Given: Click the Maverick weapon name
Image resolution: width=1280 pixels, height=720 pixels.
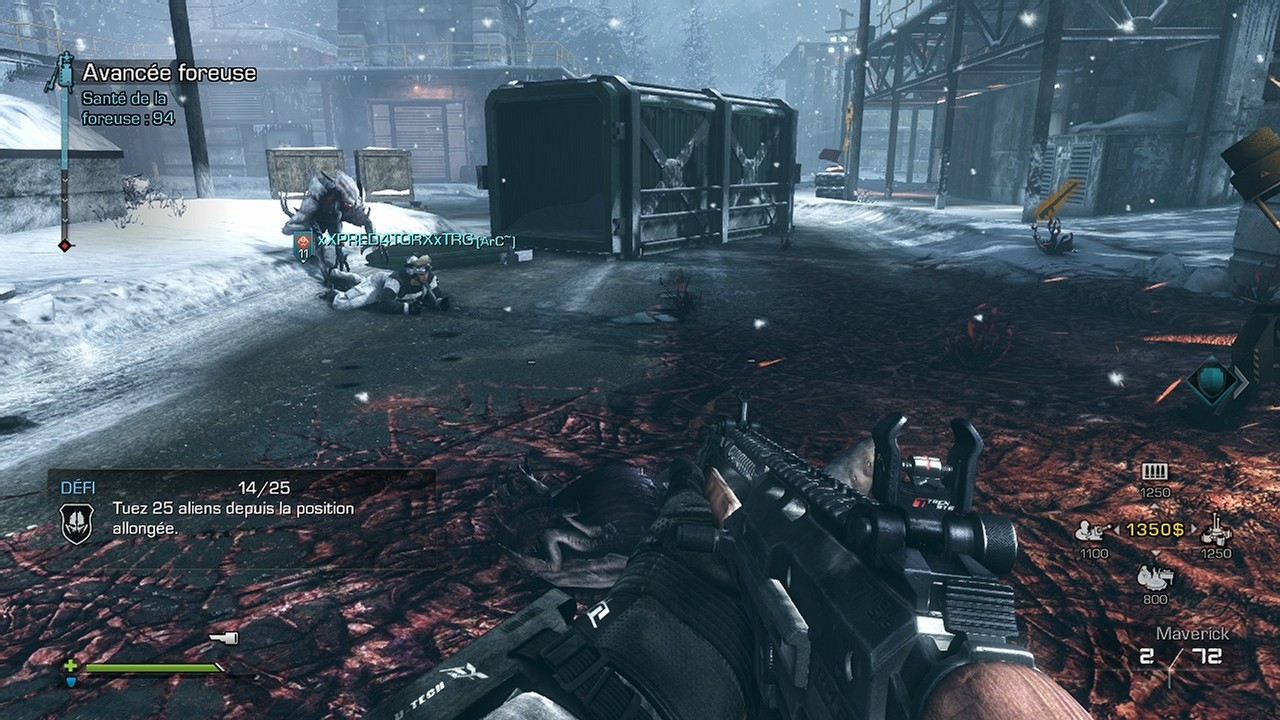Looking at the screenshot, I should tap(1192, 634).
